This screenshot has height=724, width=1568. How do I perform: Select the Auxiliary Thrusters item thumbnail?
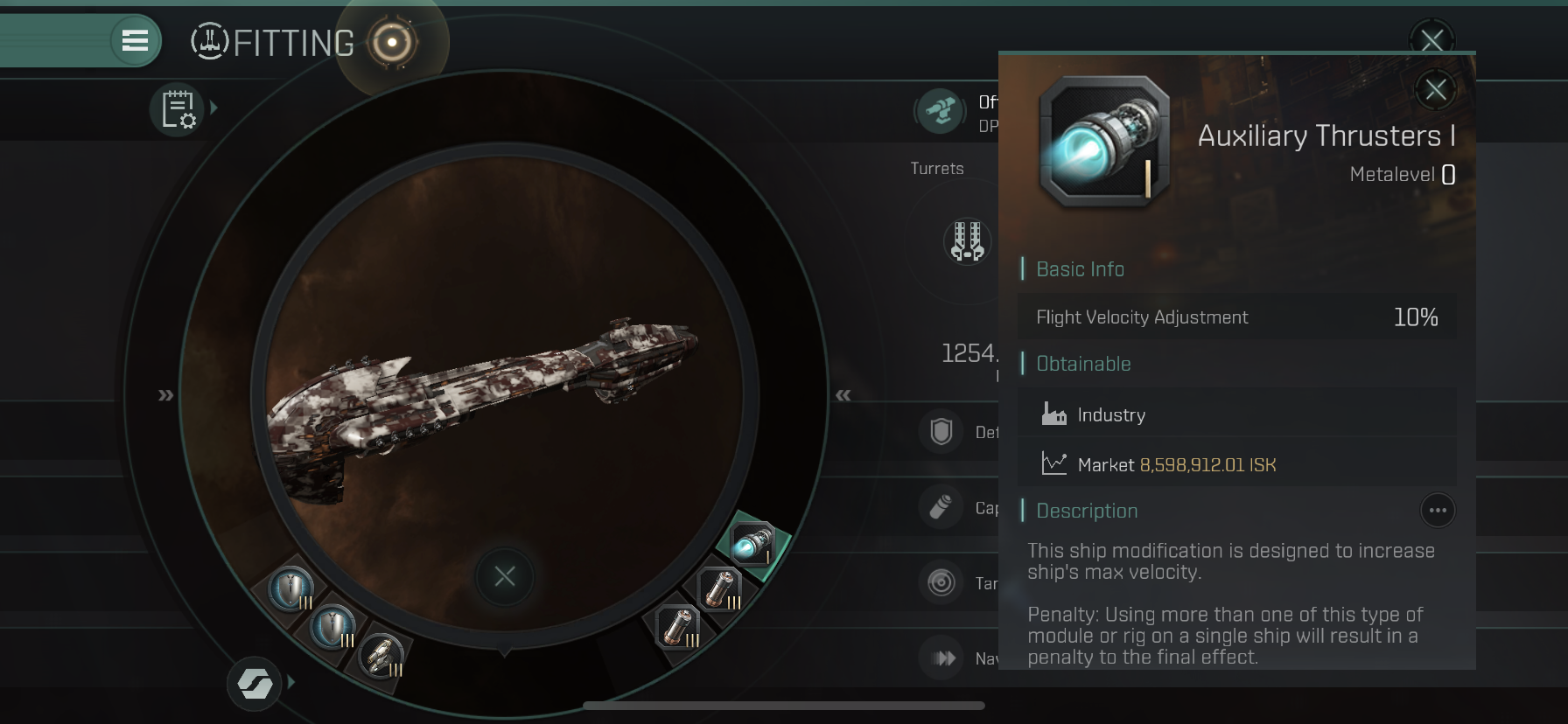click(x=1104, y=142)
